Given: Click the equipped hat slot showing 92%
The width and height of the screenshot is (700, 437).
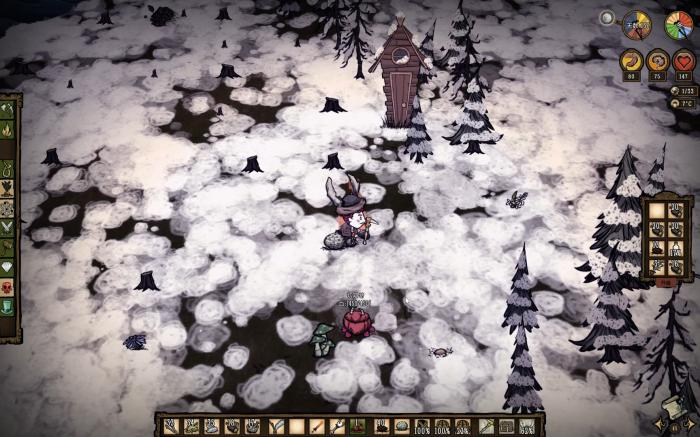Looking at the screenshot, I should point(526,427).
